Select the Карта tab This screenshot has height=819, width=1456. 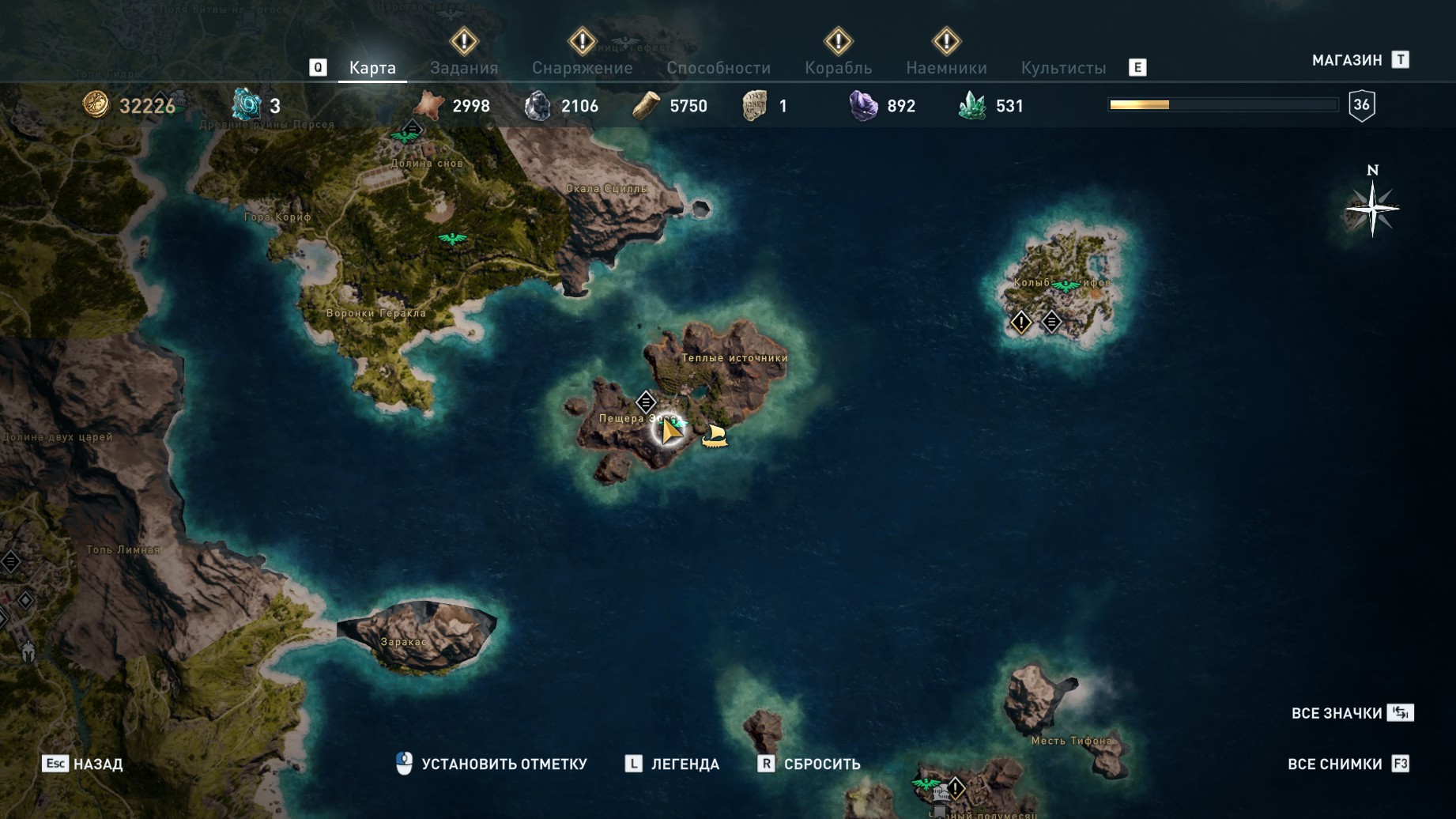click(372, 68)
